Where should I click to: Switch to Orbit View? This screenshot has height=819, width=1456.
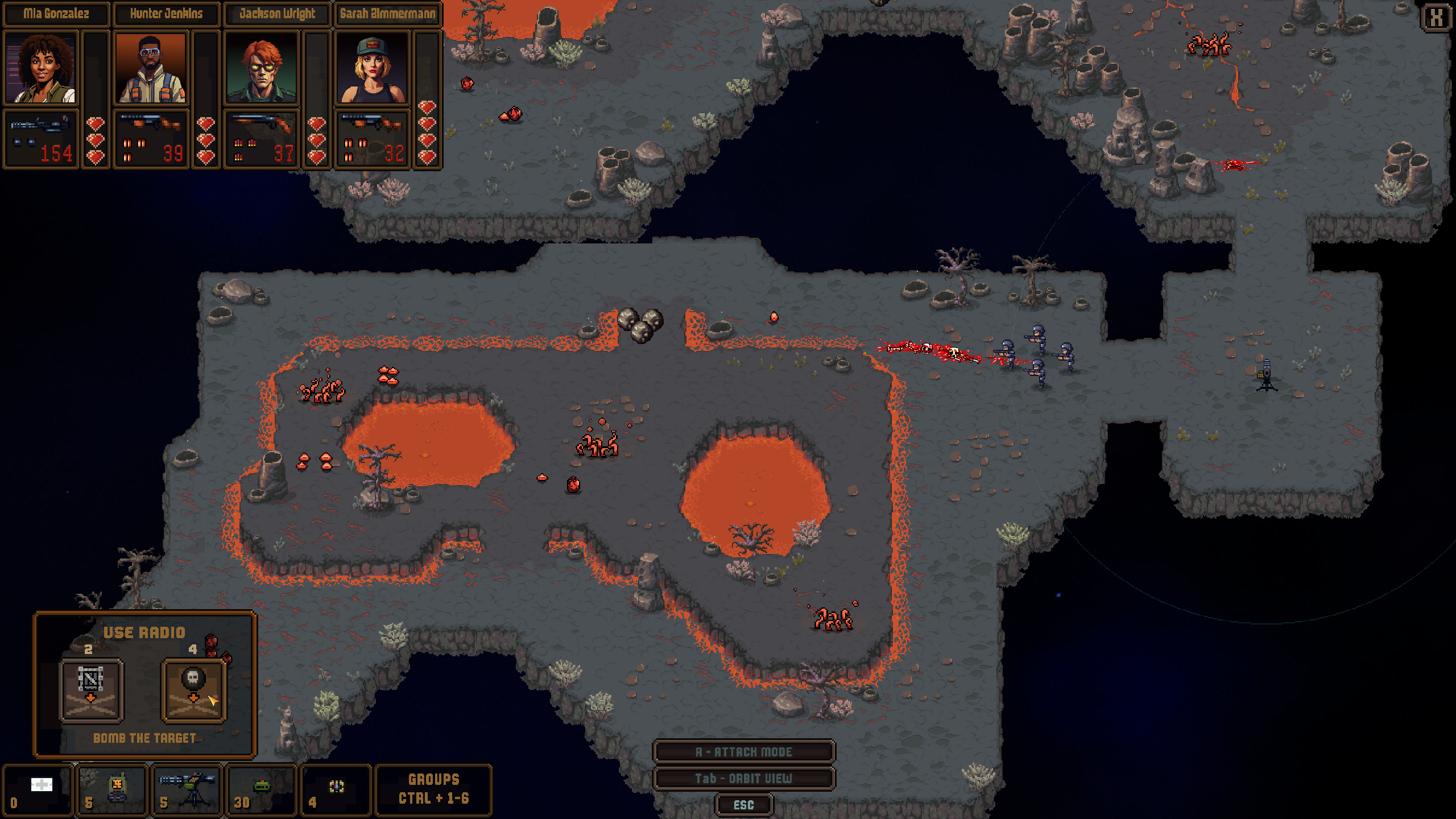743,779
